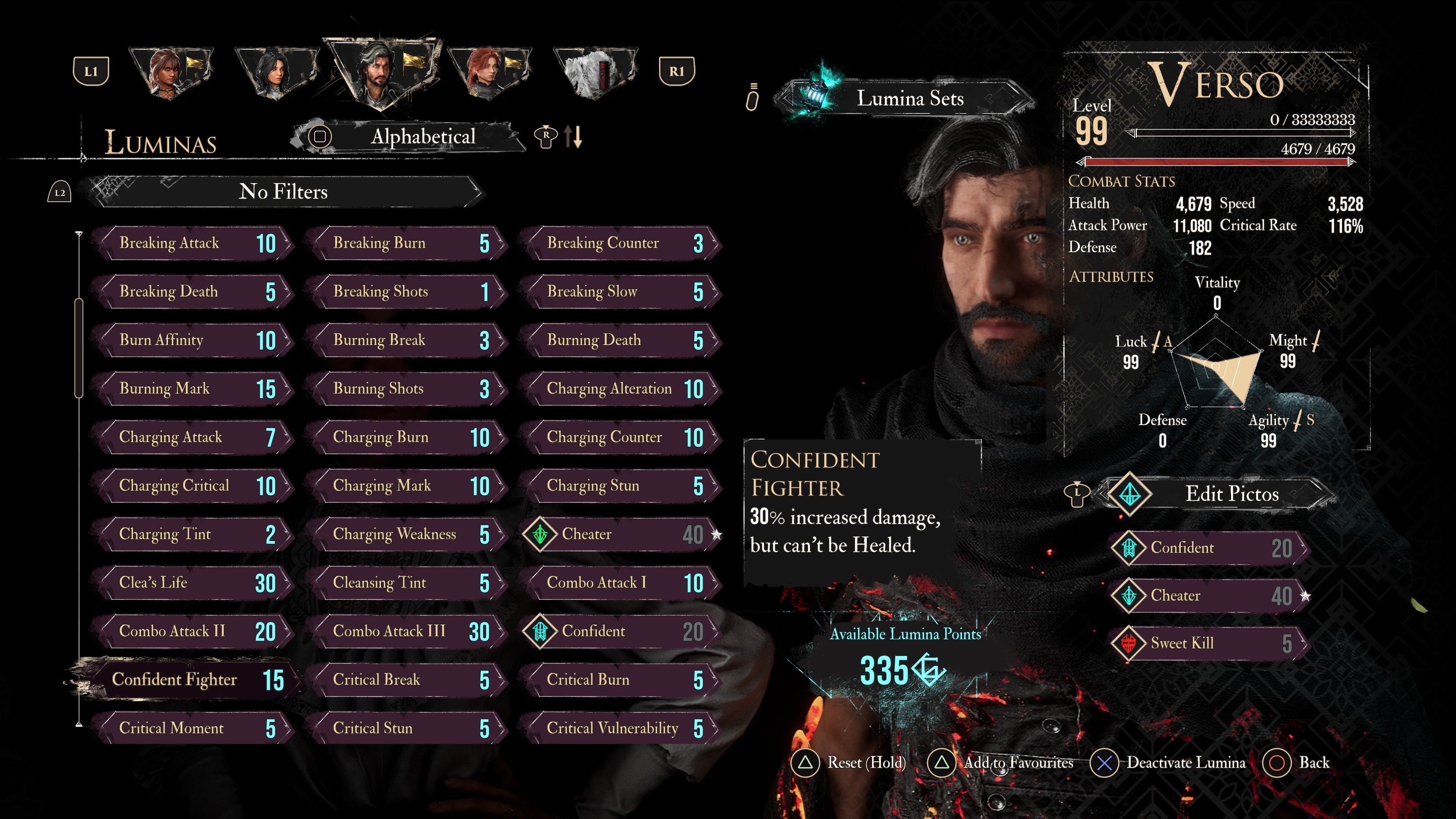Select the Critical Vulnerability lumina
1456x819 pixels.
point(622,728)
